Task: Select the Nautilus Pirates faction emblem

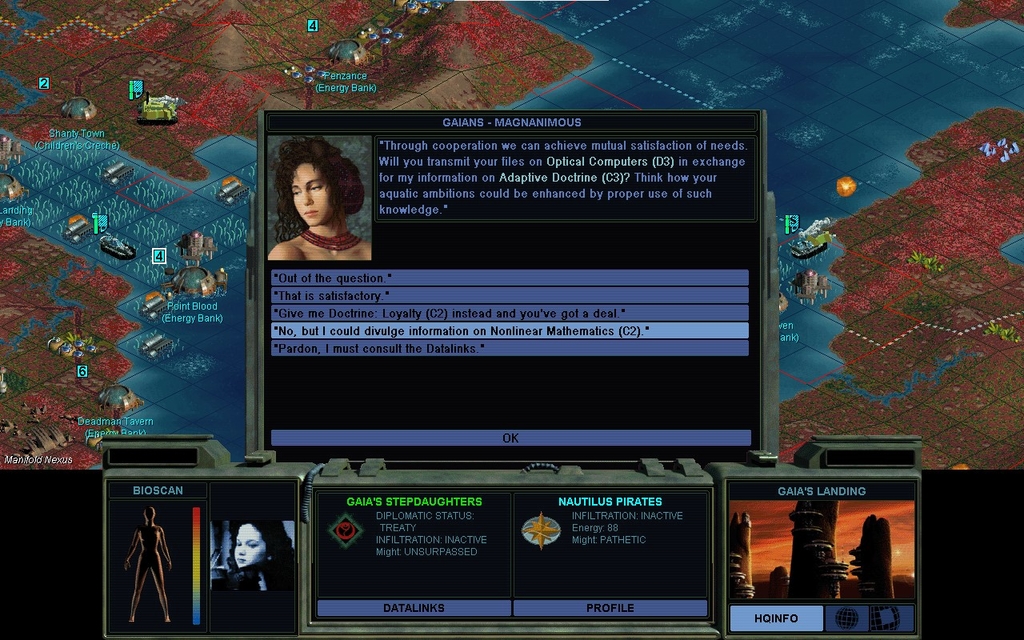Action: coord(540,530)
